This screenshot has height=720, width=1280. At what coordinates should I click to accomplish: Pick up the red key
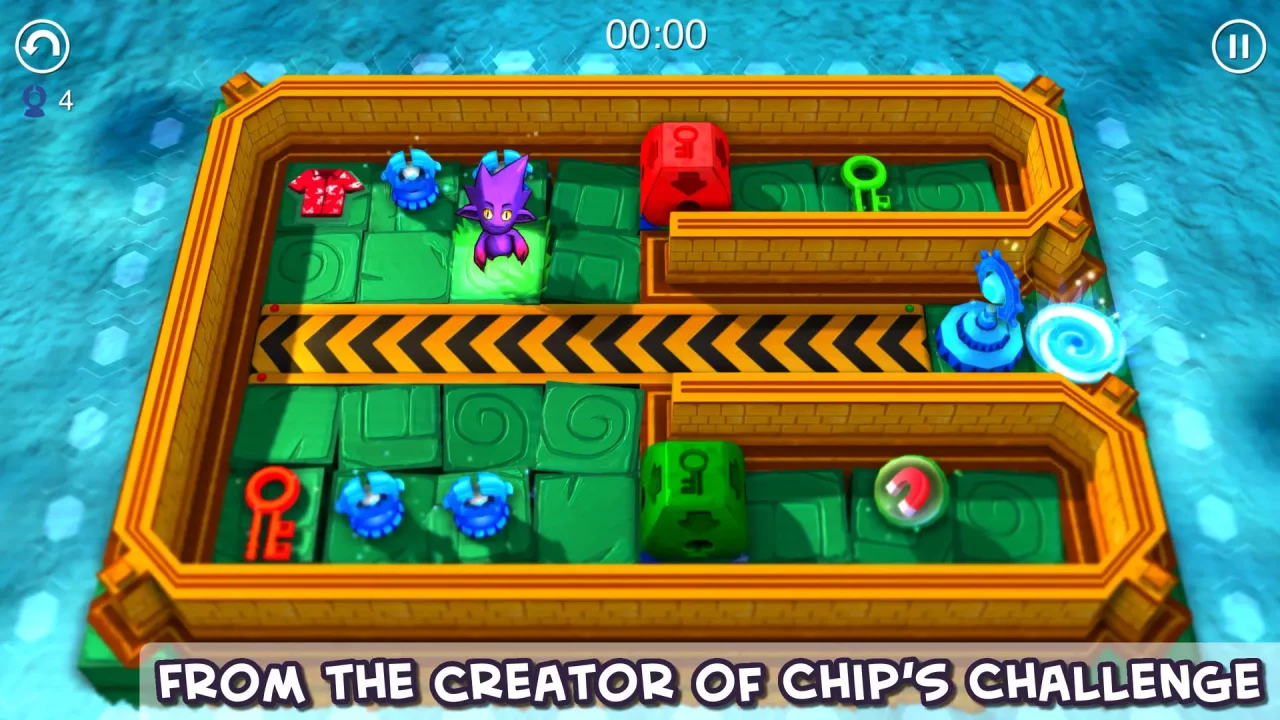pos(273,510)
